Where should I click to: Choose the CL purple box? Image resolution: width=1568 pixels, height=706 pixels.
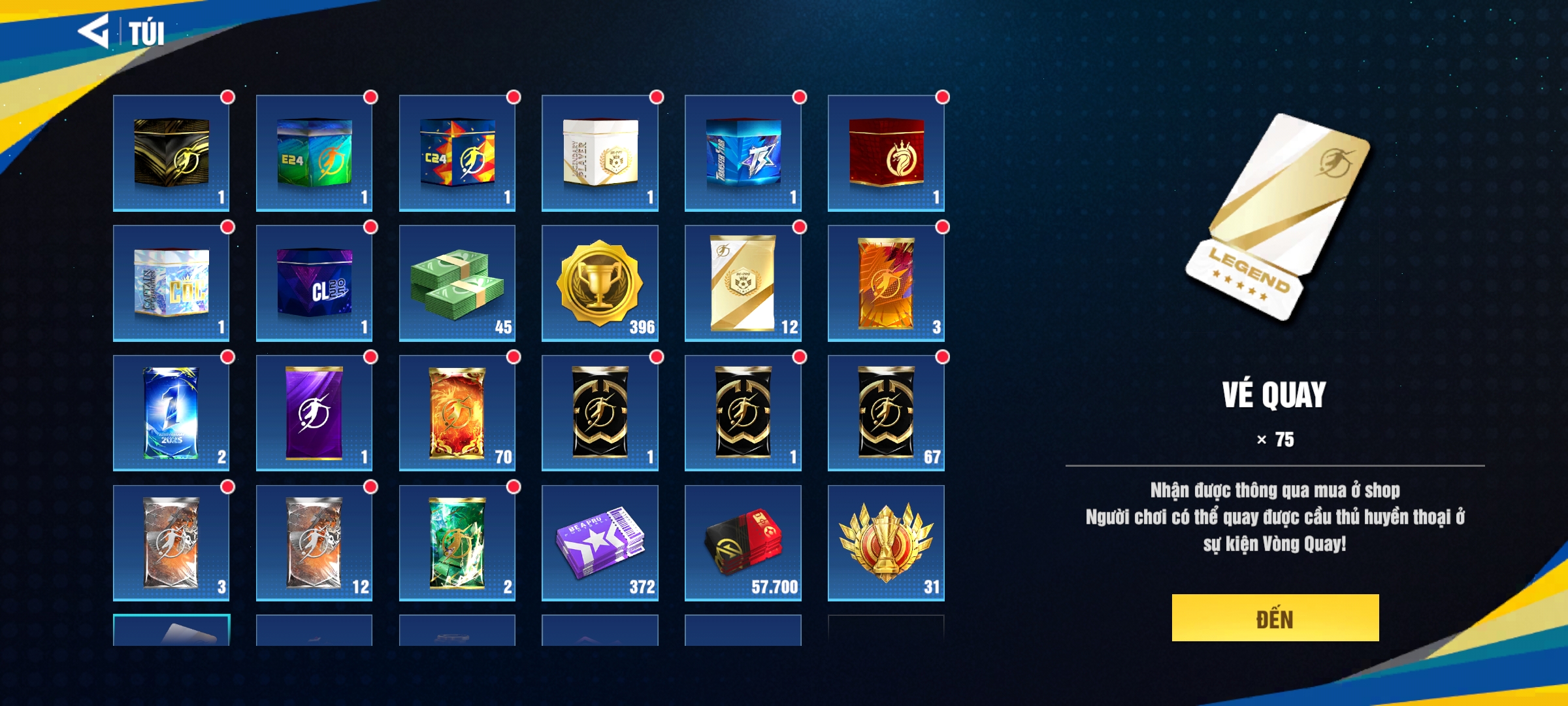point(314,283)
